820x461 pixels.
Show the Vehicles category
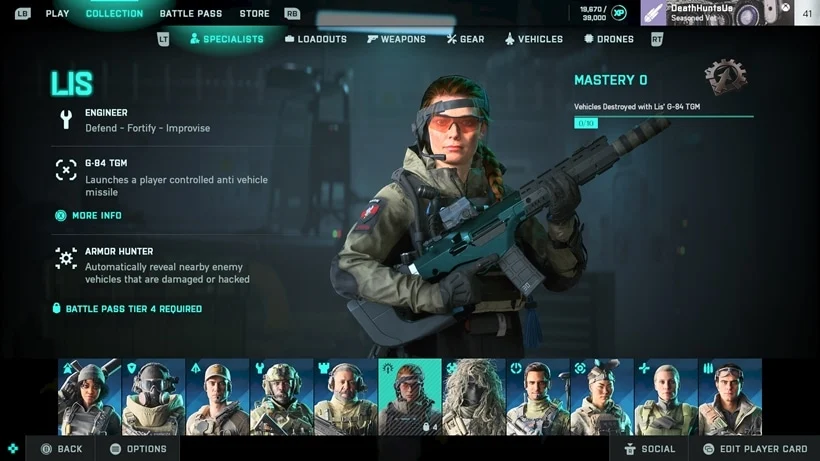533,39
